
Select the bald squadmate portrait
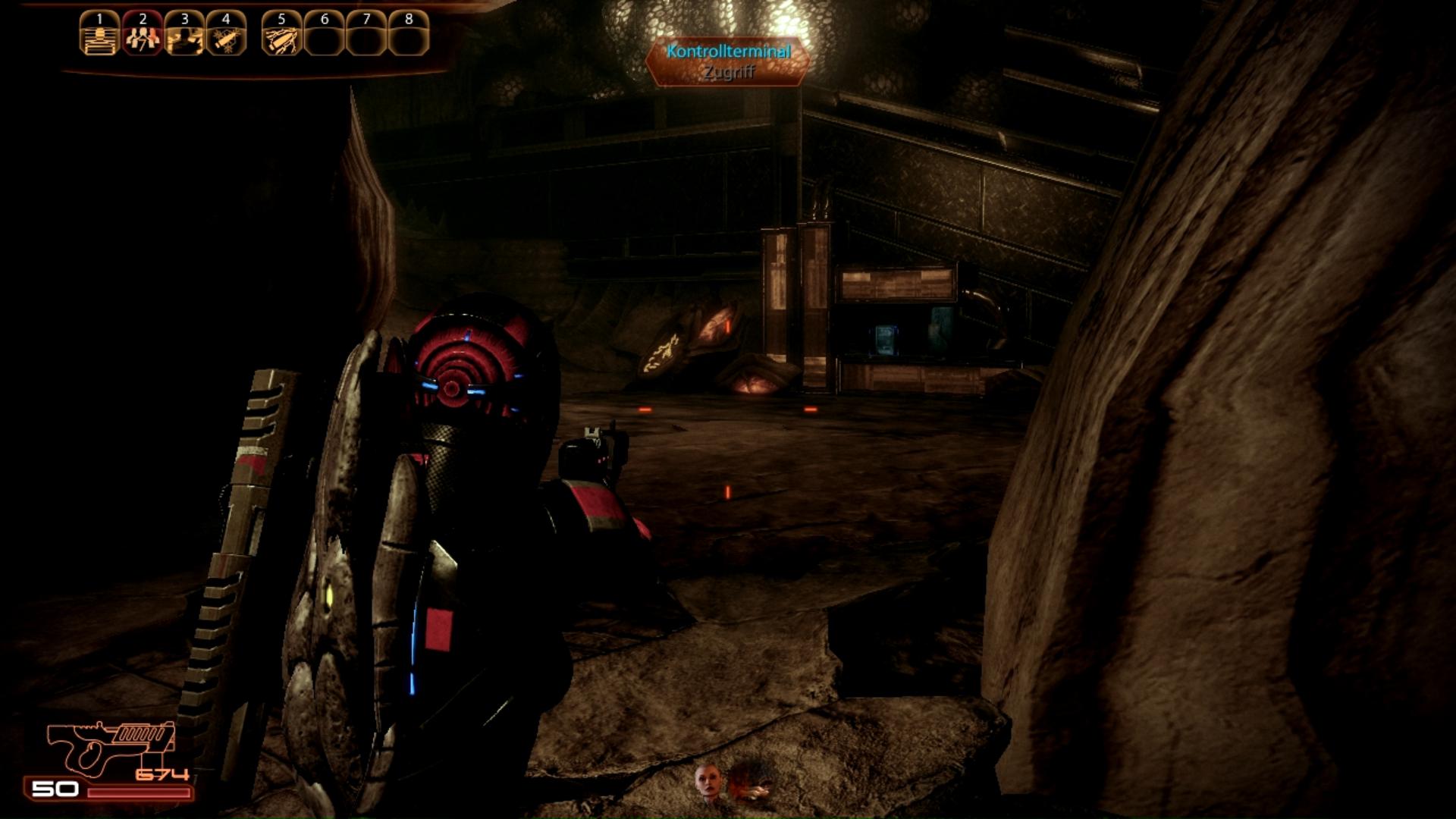tap(708, 783)
